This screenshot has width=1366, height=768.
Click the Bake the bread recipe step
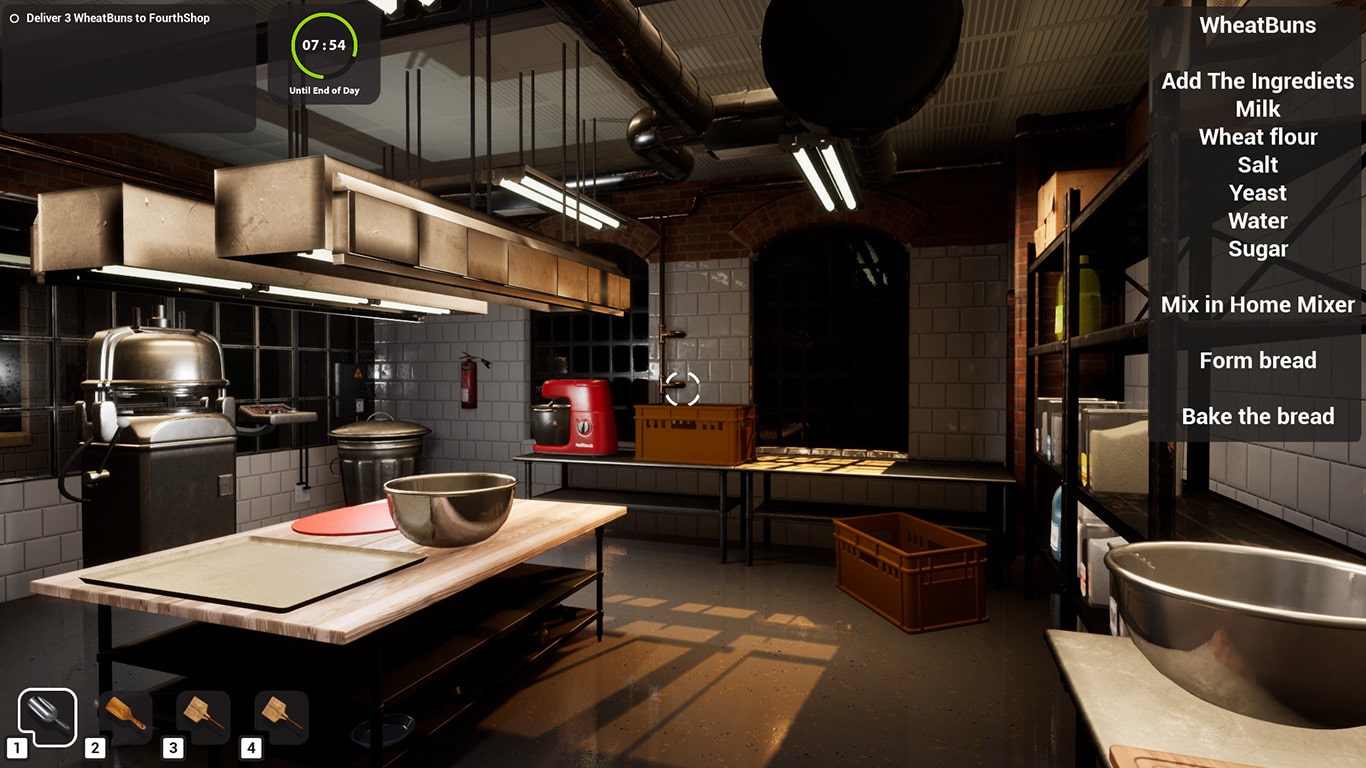1258,416
